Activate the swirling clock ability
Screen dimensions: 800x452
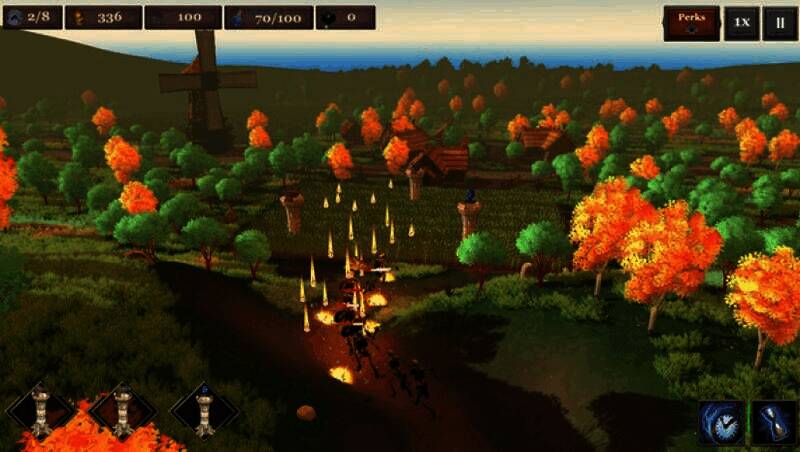pyautogui.click(x=721, y=421)
